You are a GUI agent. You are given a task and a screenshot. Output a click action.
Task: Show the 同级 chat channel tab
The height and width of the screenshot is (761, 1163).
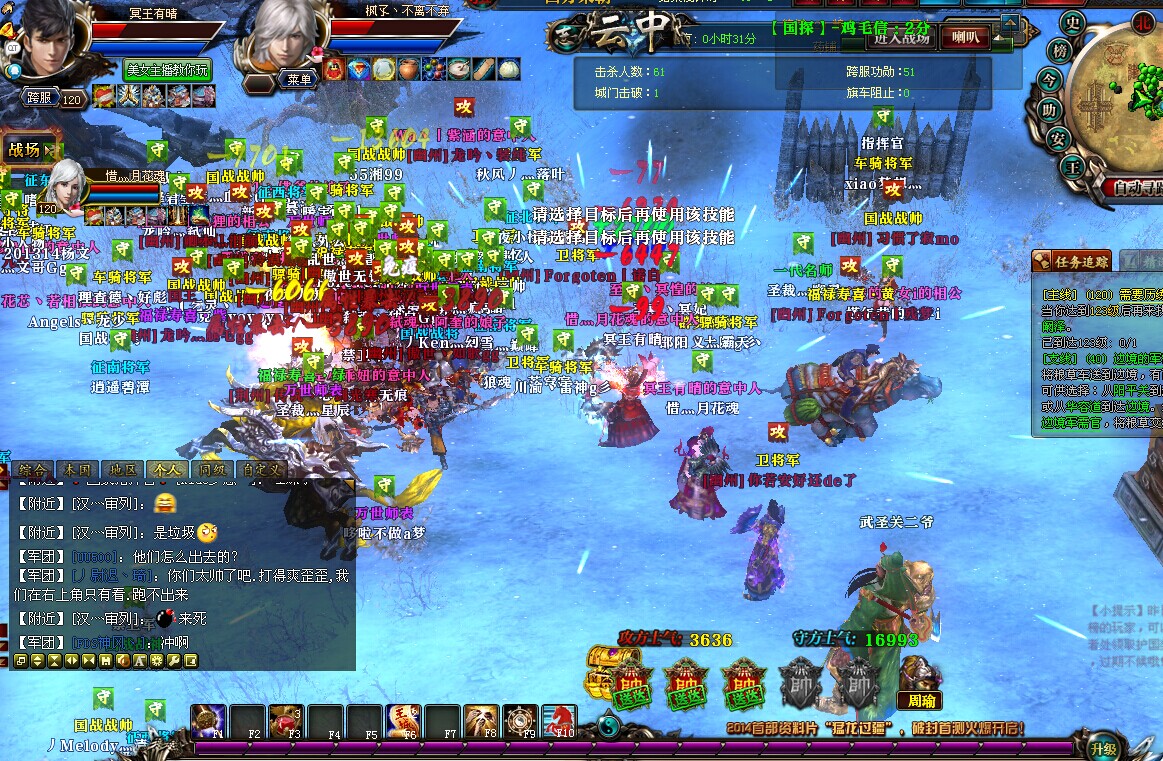(211, 468)
